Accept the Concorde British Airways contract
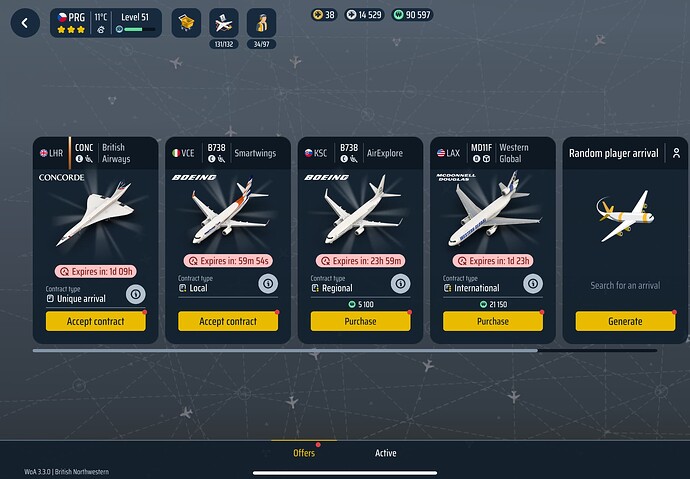 point(95,321)
